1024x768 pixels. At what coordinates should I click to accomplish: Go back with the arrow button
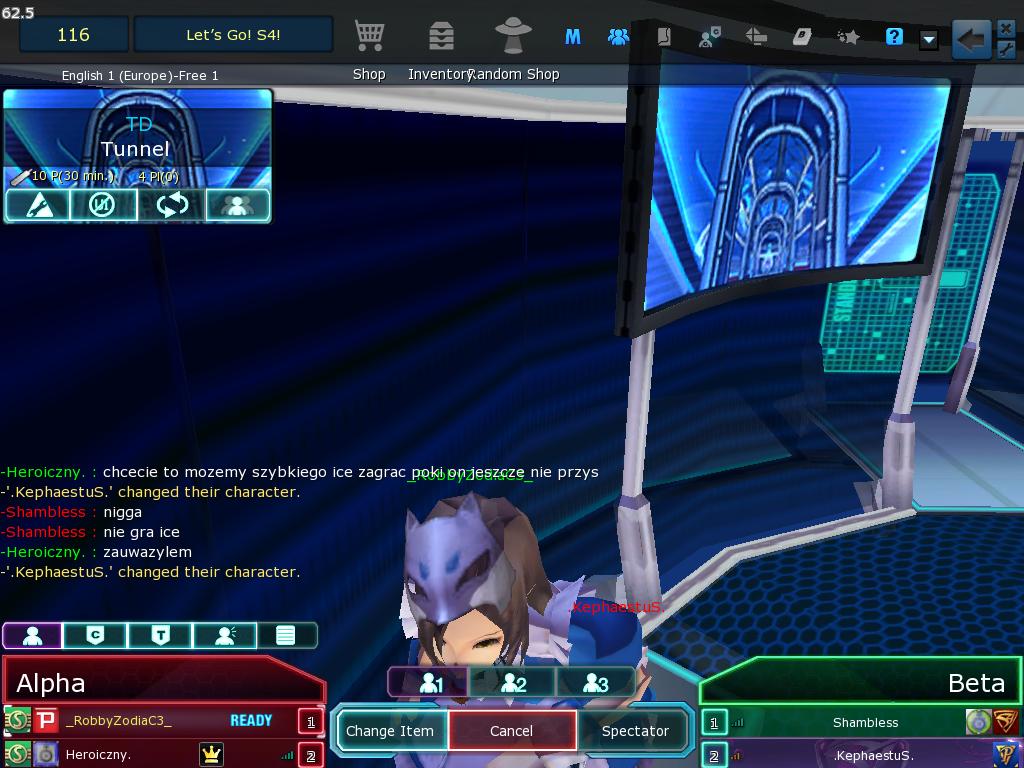[x=970, y=40]
